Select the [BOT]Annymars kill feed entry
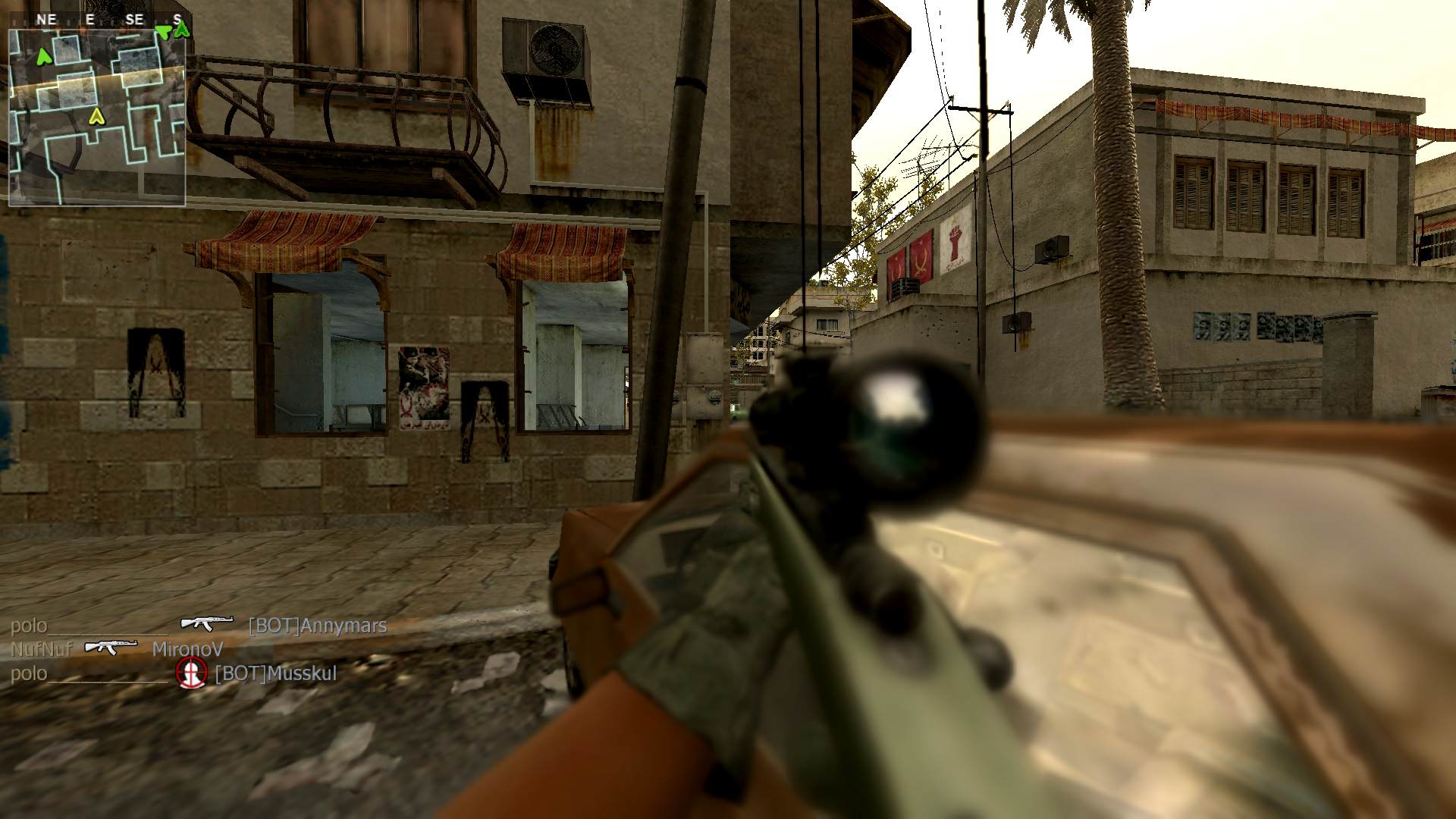Screen dimensions: 1456x819 317,626
